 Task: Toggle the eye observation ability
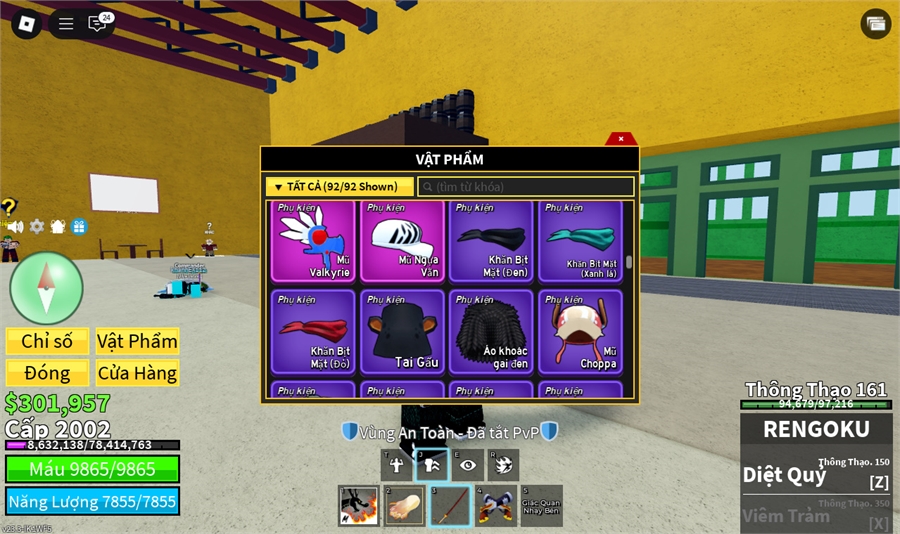468,464
